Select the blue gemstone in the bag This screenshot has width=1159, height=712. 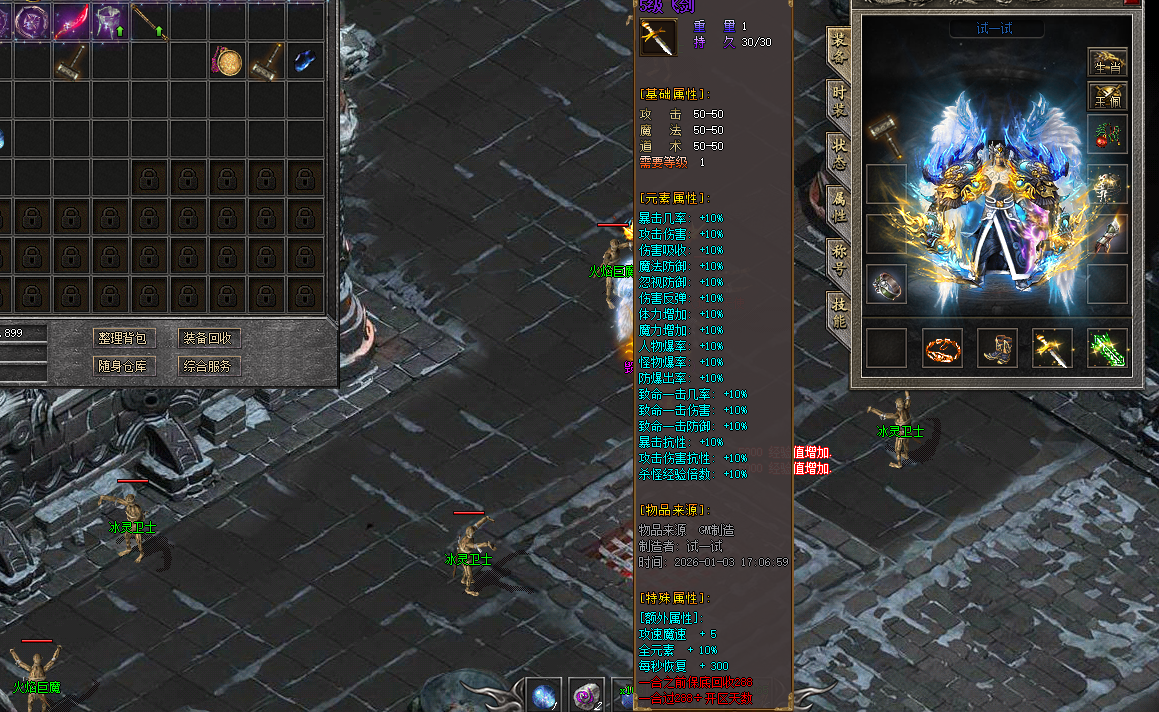click(305, 62)
